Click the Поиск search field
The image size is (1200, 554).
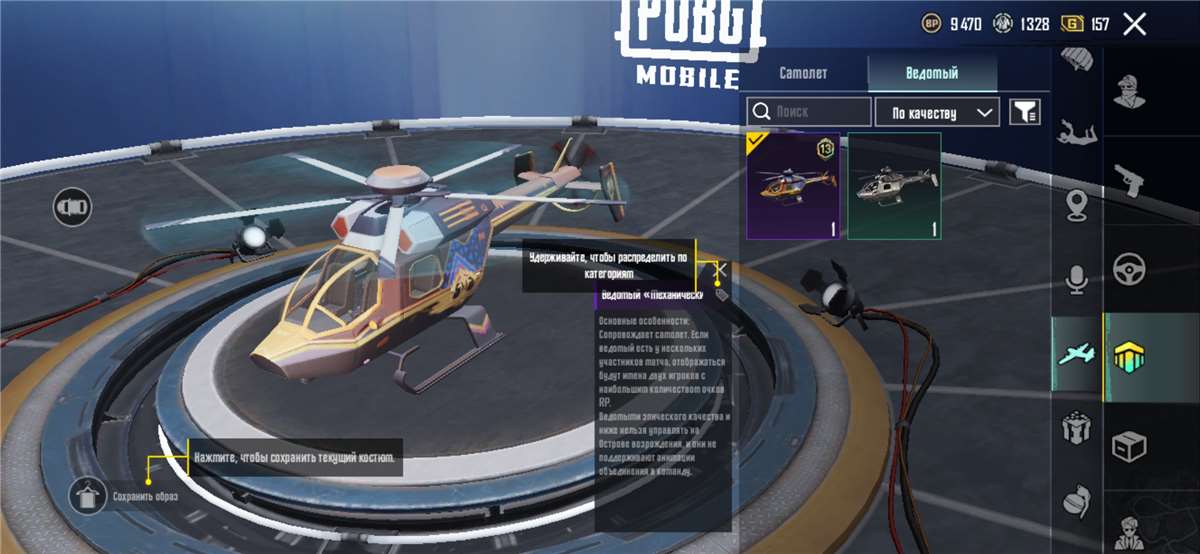point(809,112)
